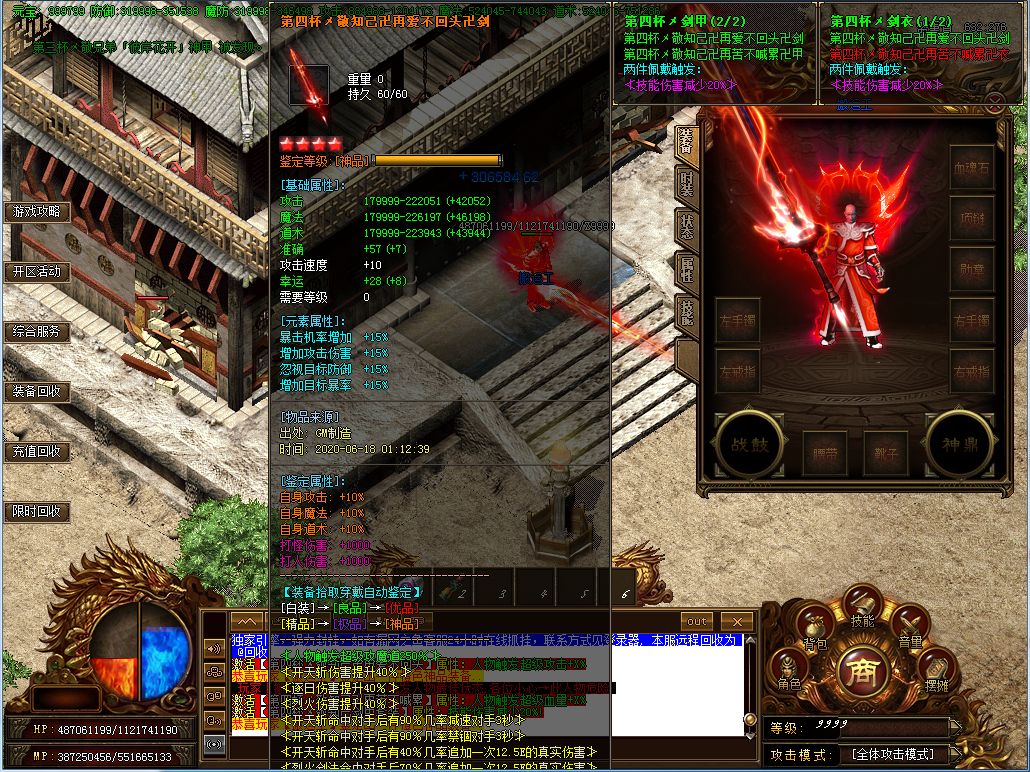Open the 装备回收 equipment recycling menu
Viewport: 1030px width, 772px height.
[x=37, y=391]
